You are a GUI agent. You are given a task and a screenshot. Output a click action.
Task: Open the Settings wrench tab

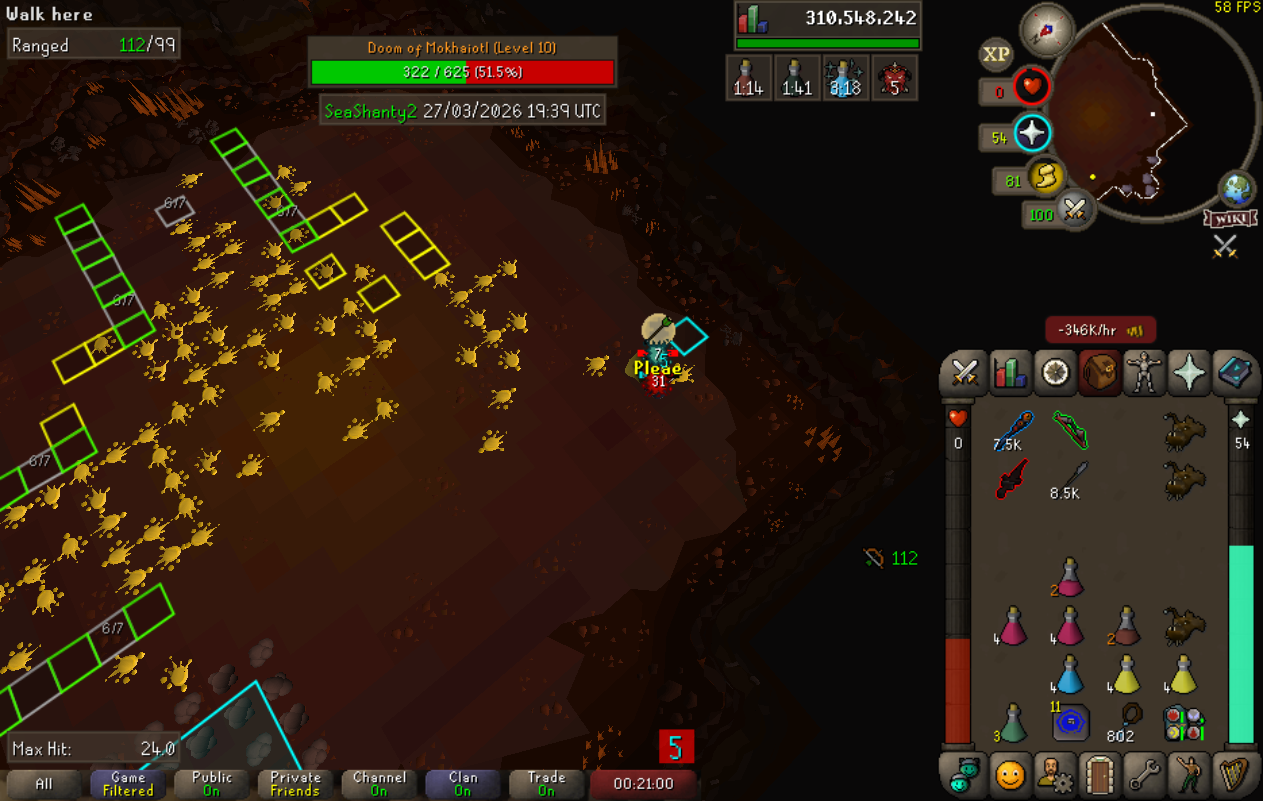coord(1144,774)
